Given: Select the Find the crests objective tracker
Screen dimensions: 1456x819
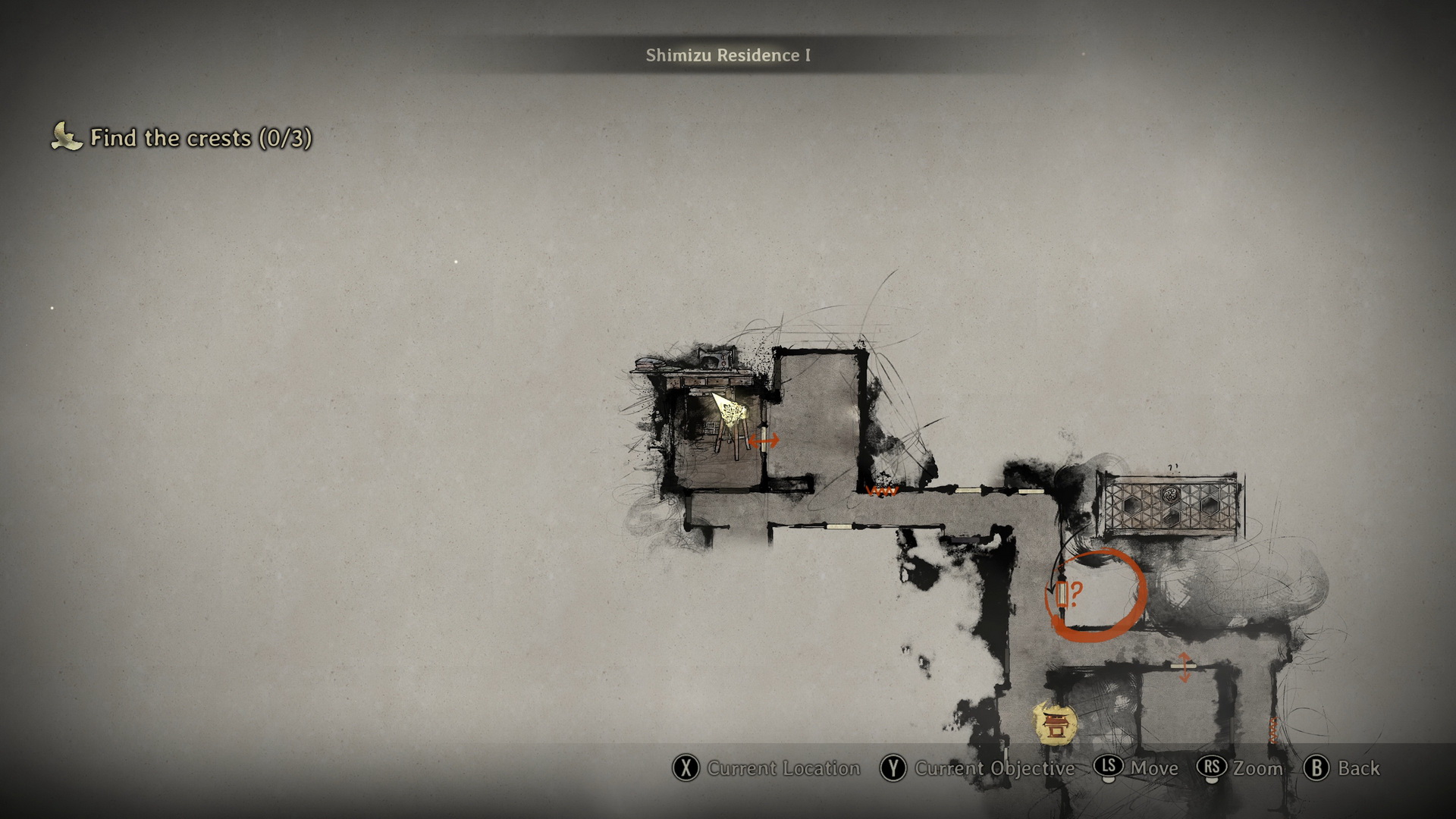Looking at the screenshot, I should (182, 138).
